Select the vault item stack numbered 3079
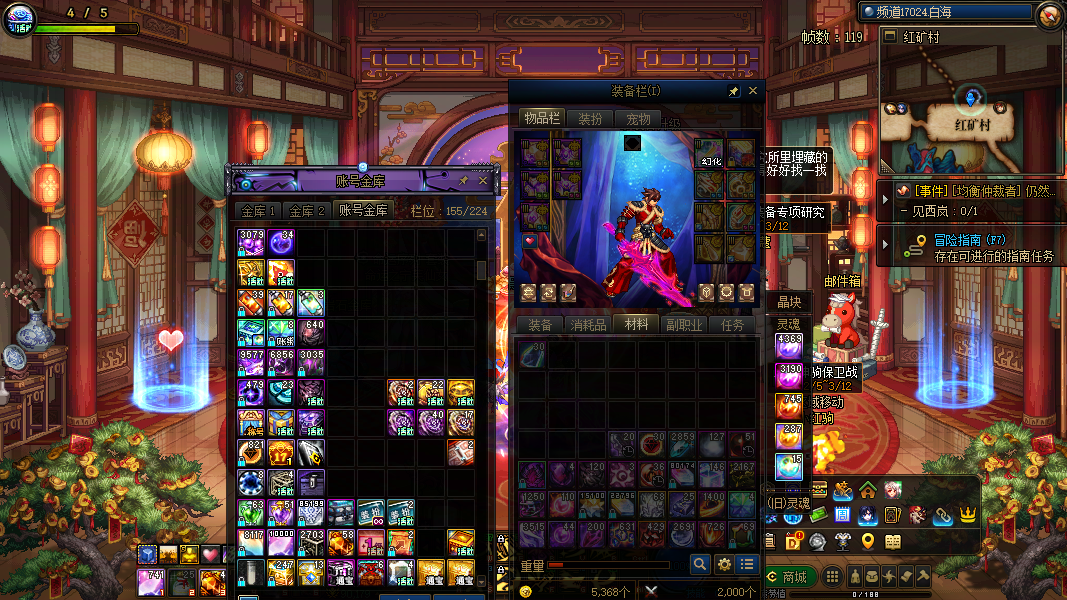The width and height of the screenshot is (1067, 600). 251,243
